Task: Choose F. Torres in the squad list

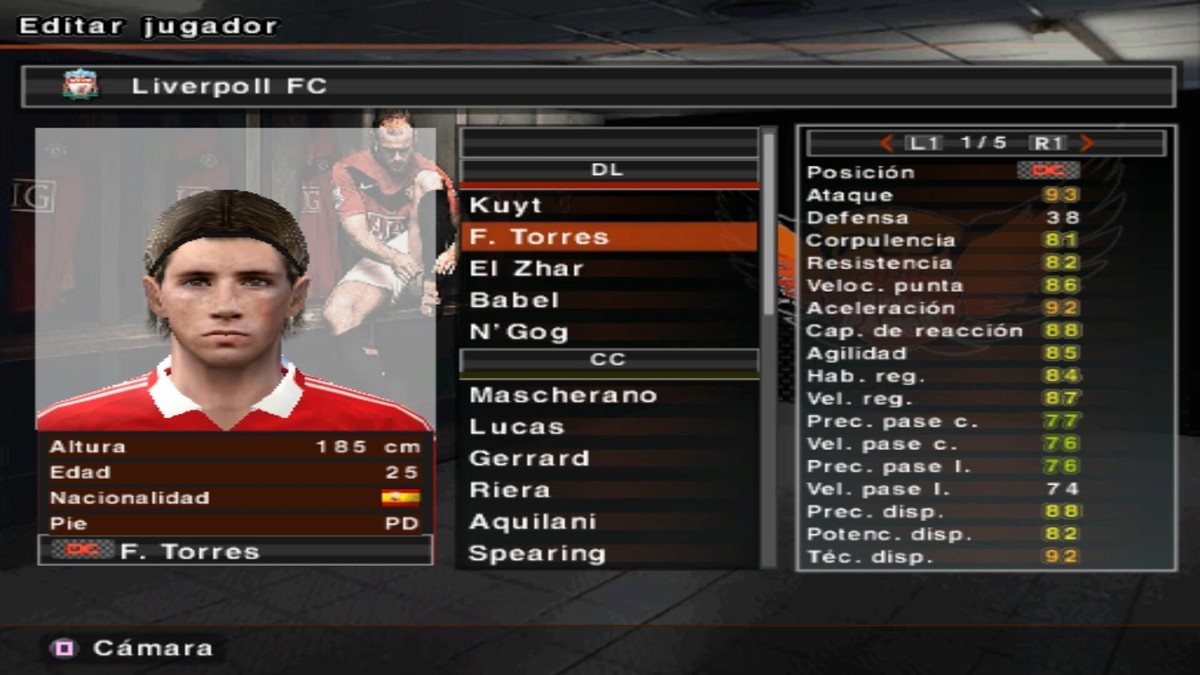Action: click(x=539, y=237)
